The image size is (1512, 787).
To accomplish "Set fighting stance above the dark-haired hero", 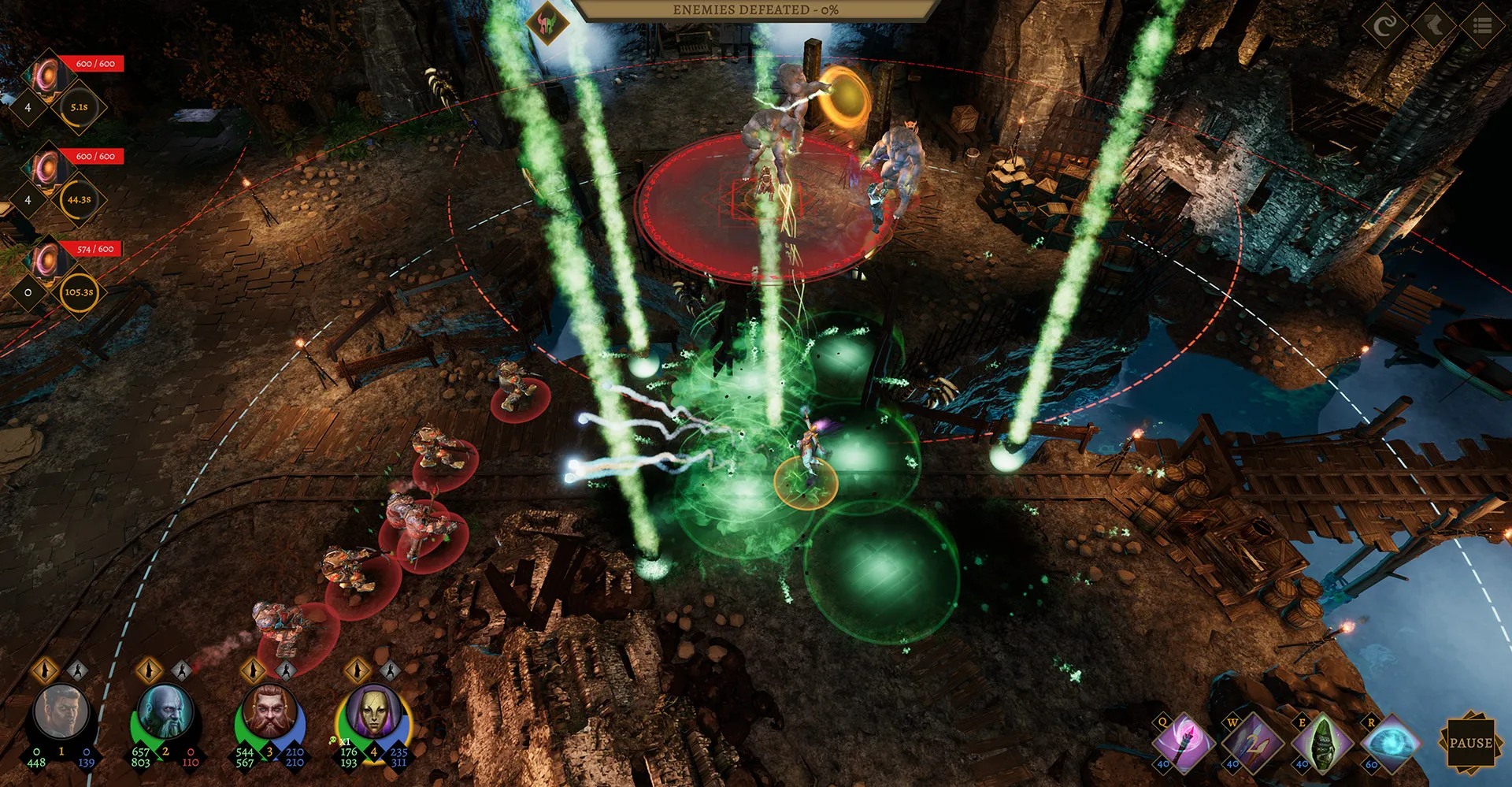I will [x=77, y=670].
